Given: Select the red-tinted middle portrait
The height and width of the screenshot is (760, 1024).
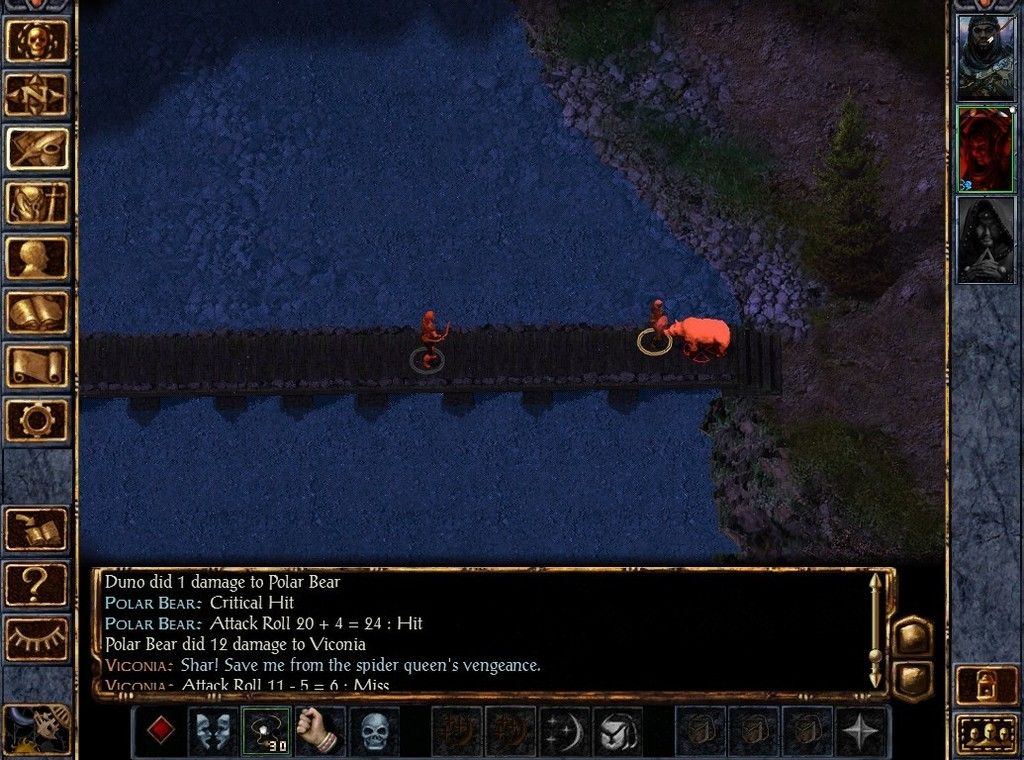Looking at the screenshot, I should (985, 149).
